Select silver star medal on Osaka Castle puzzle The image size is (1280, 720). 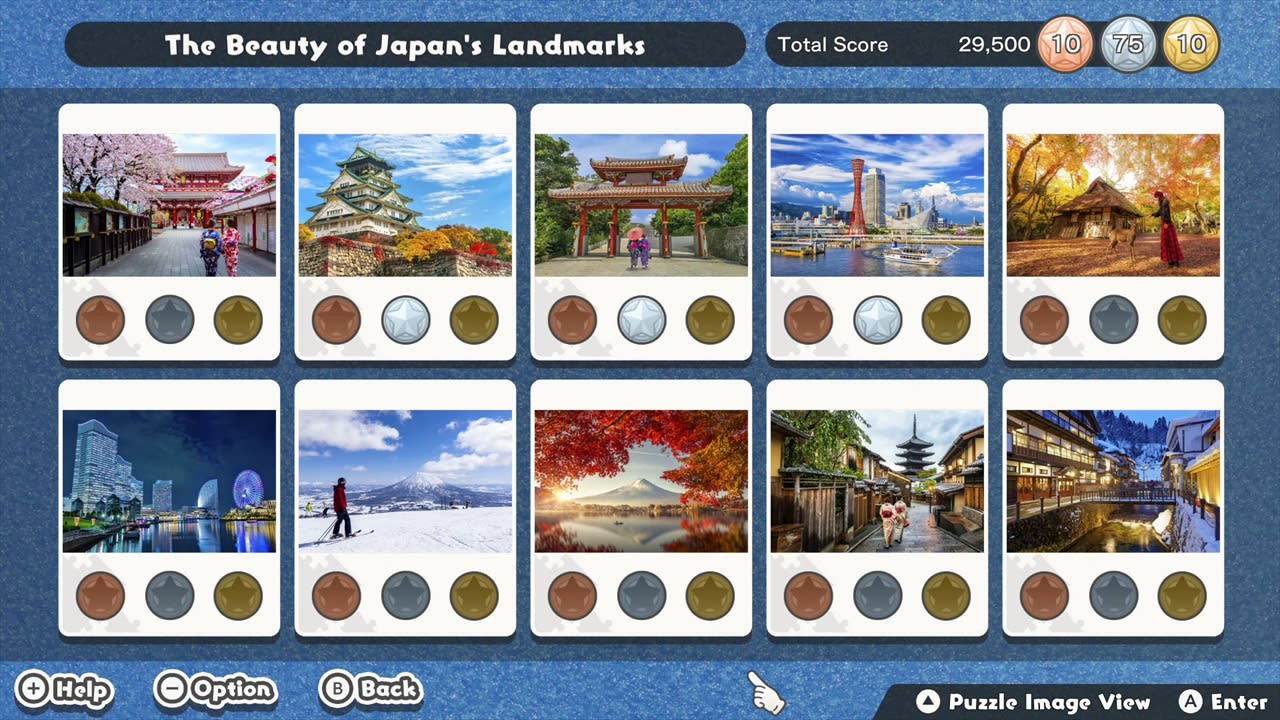[x=405, y=320]
